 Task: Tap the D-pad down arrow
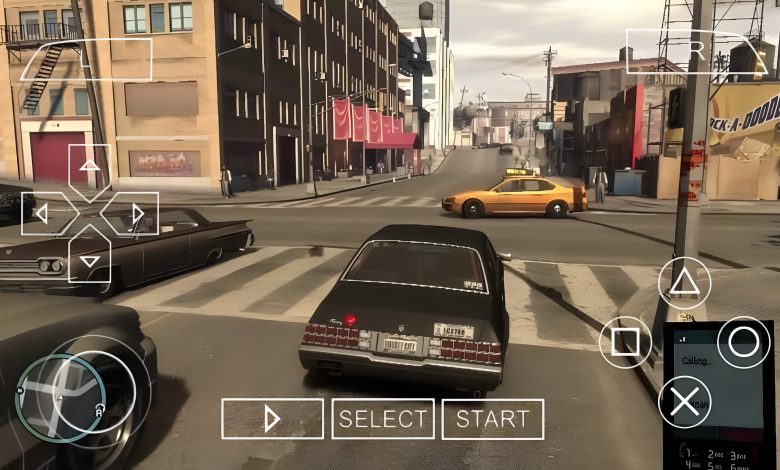[x=90, y=260]
